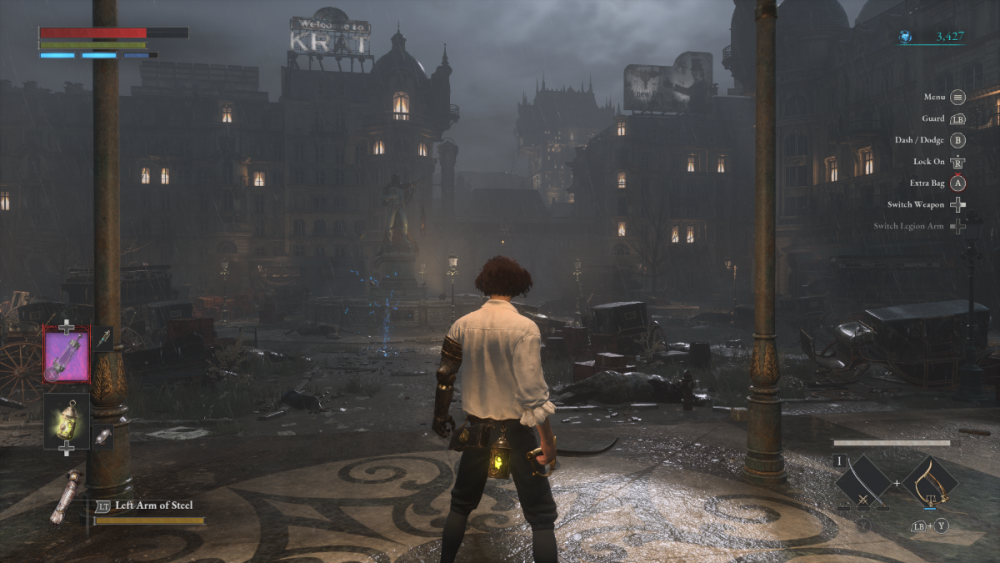The height and width of the screenshot is (563, 1000).
Task: Select the glowing yellow lamp item slot
Action: click(x=66, y=418)
